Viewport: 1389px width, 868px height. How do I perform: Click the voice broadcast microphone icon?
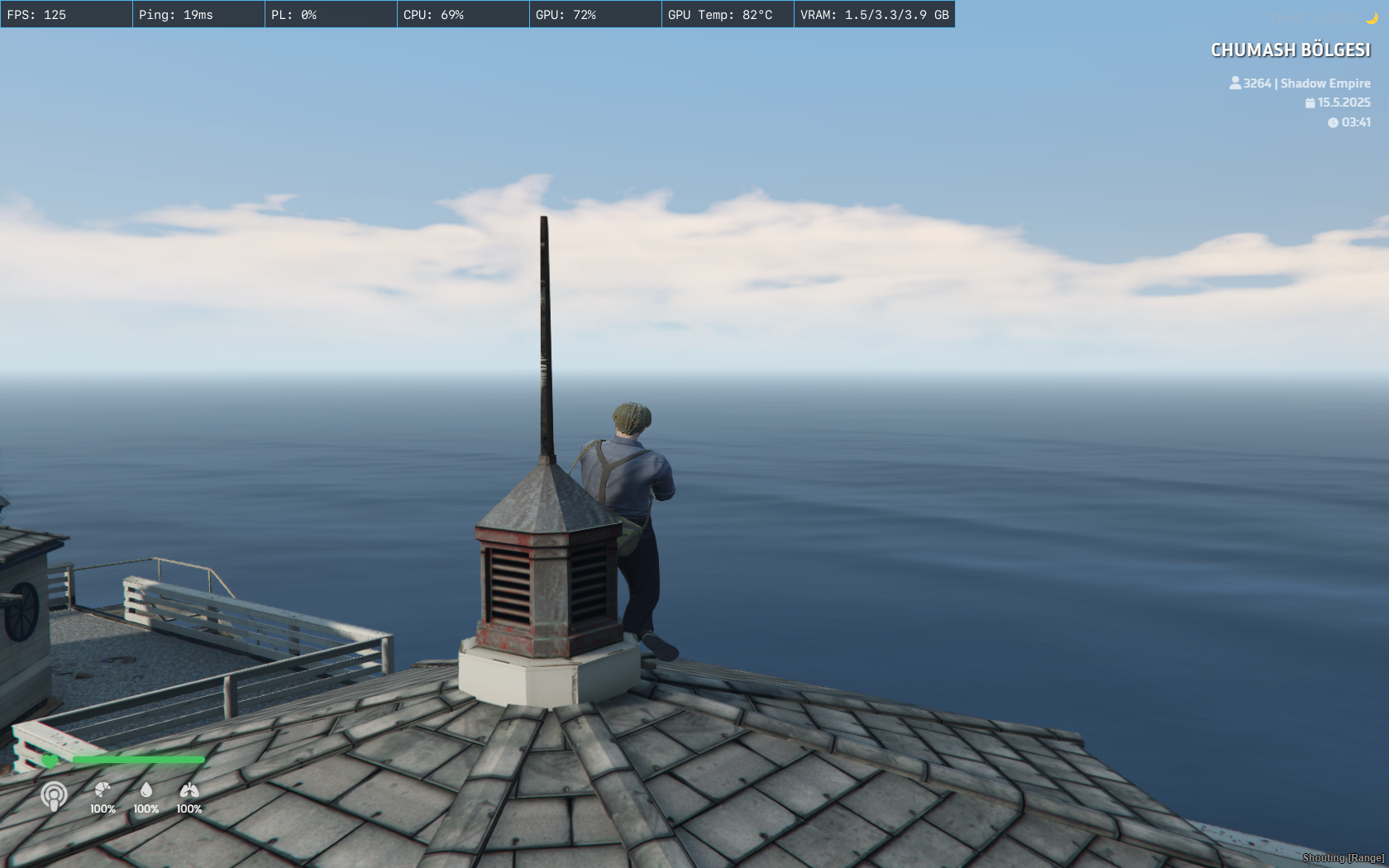tap(55, 796)
